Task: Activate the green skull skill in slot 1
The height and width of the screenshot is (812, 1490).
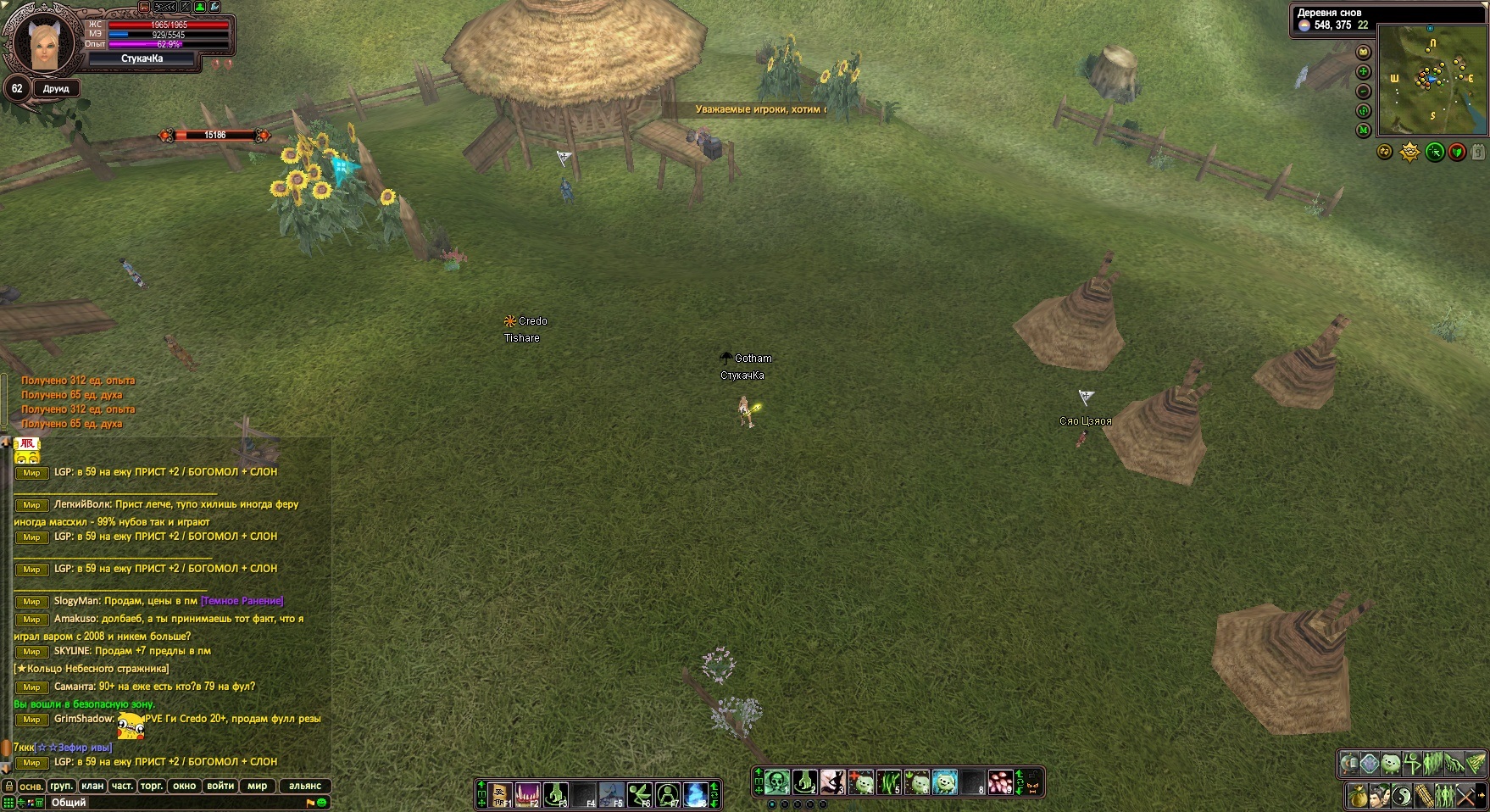Action: [777, 781]
